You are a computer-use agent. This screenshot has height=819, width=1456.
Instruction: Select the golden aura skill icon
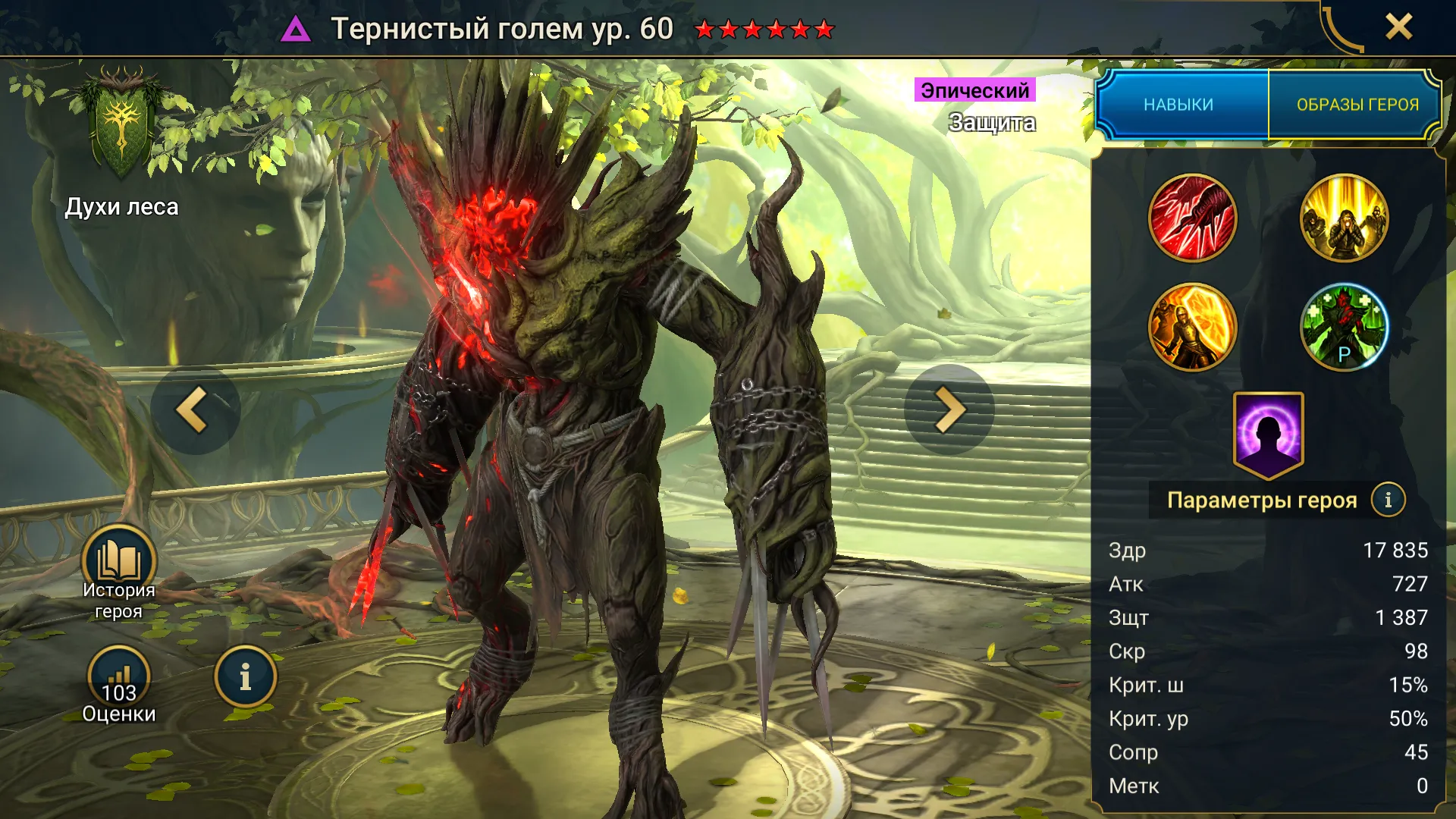point(1344,218)
